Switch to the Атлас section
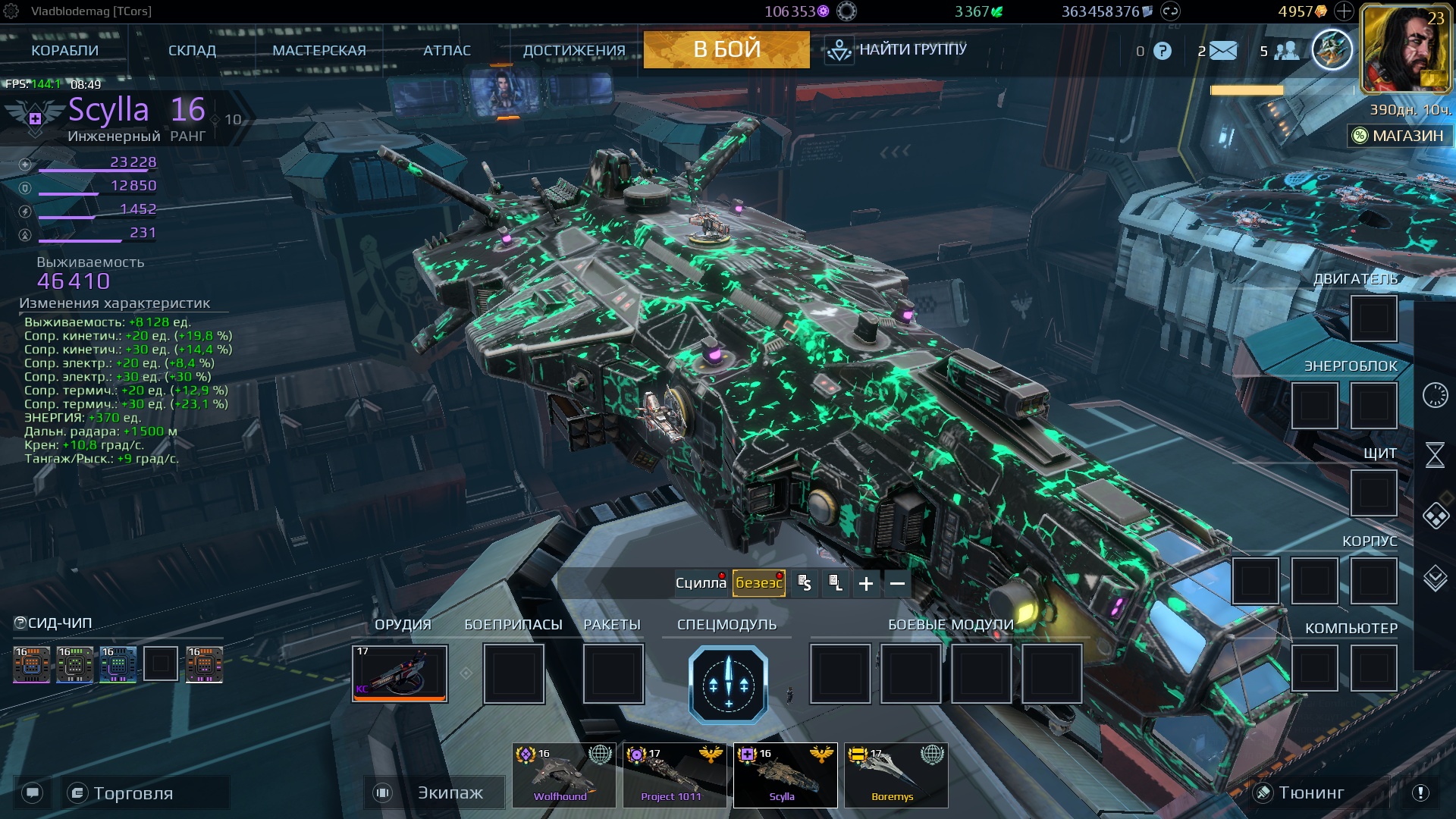The width and height of the screenshot is (1456, 819). [447, 51]
